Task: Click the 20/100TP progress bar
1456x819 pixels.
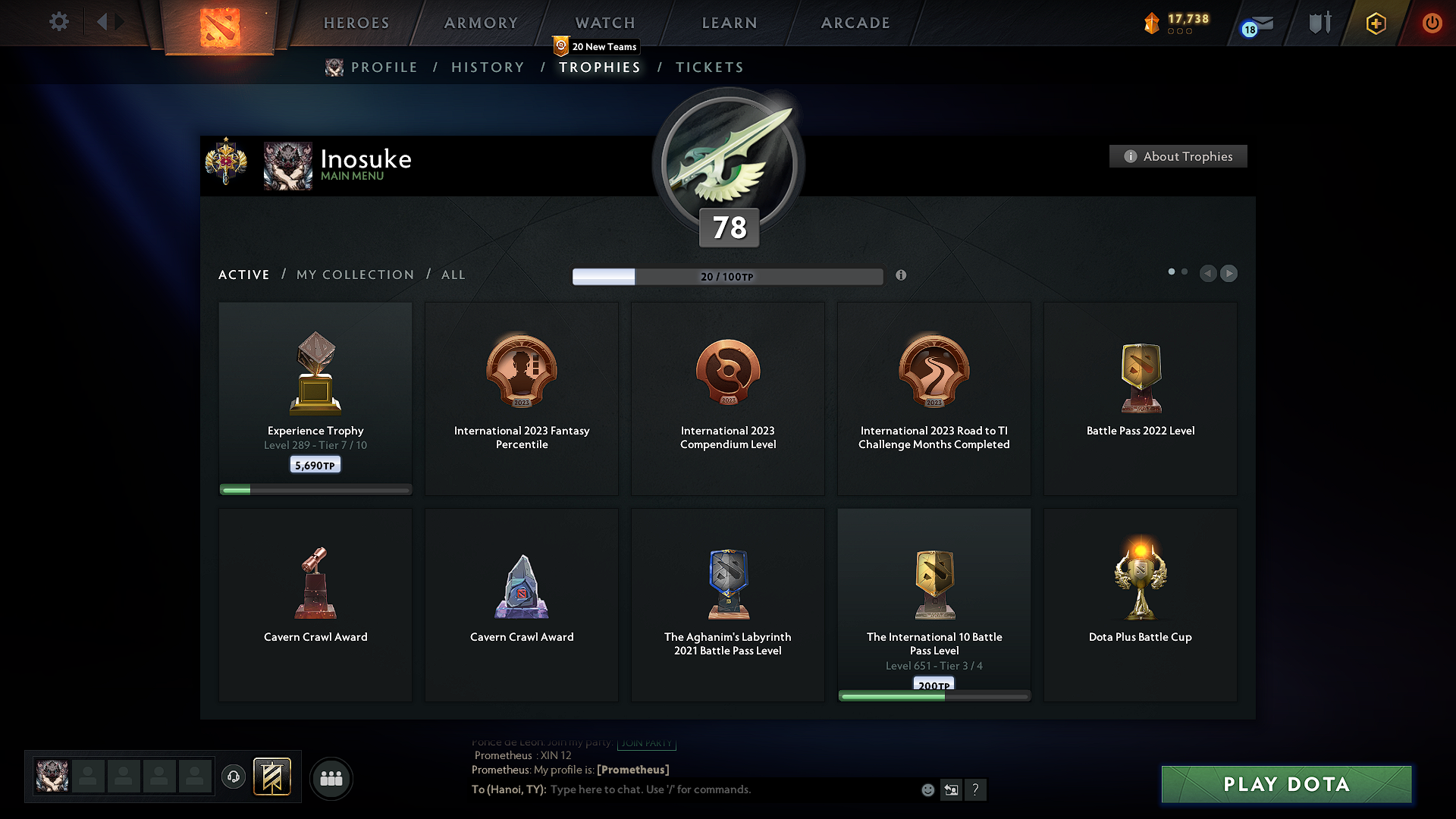Action: point(728,277)
